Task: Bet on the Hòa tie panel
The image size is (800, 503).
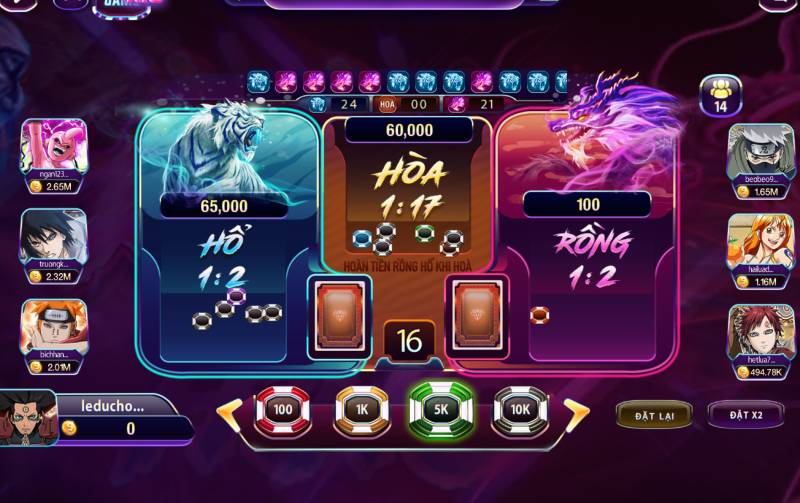Action: pos(408,200)
